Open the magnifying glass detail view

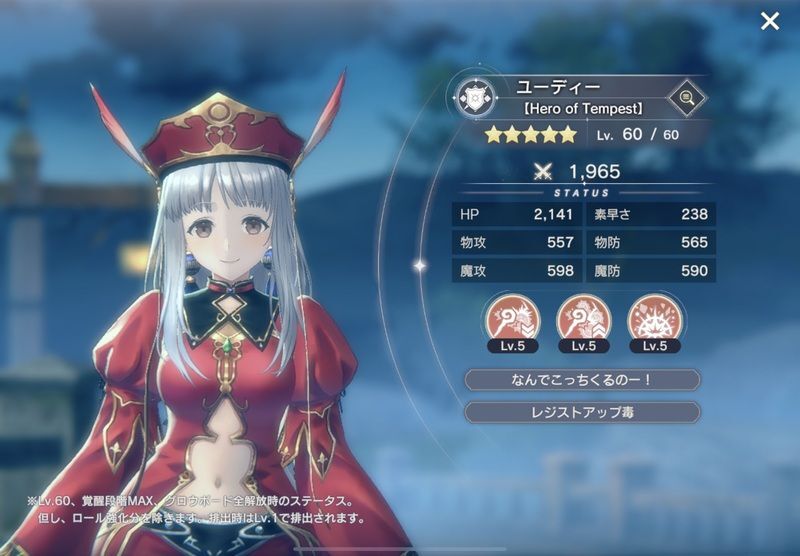[685, 98]
